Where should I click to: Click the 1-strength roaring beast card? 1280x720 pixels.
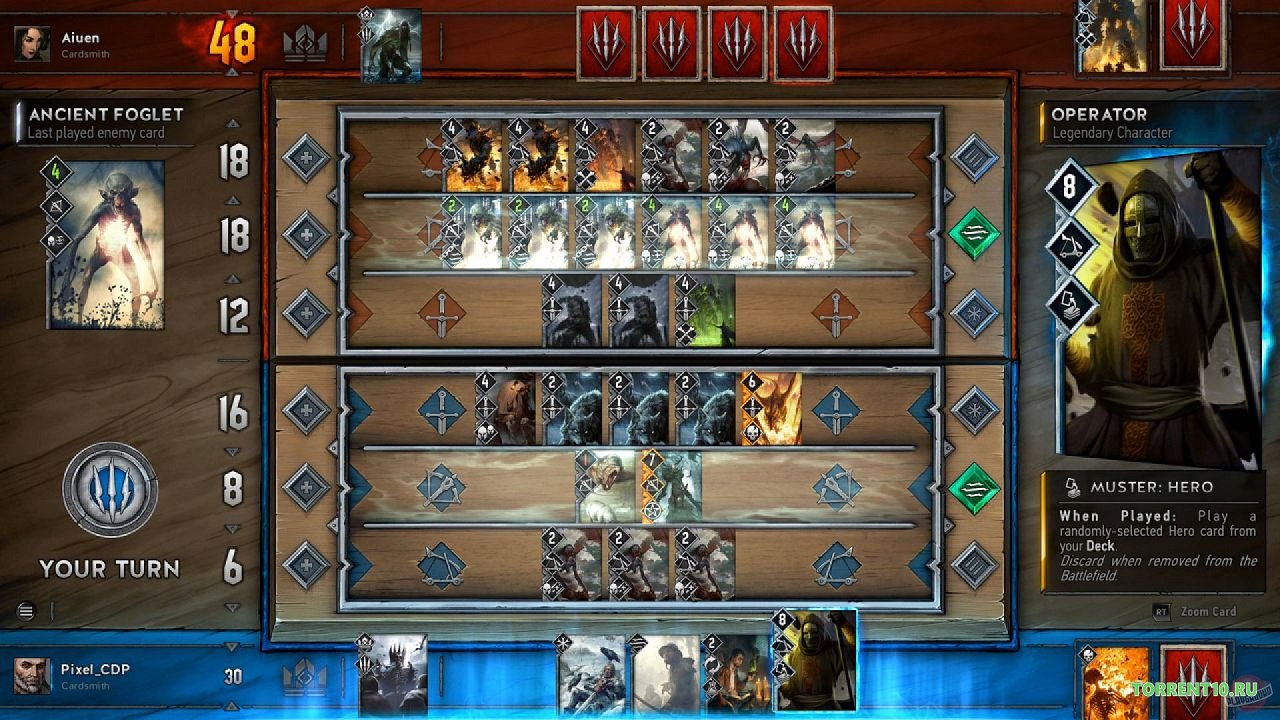coord(605,487)
